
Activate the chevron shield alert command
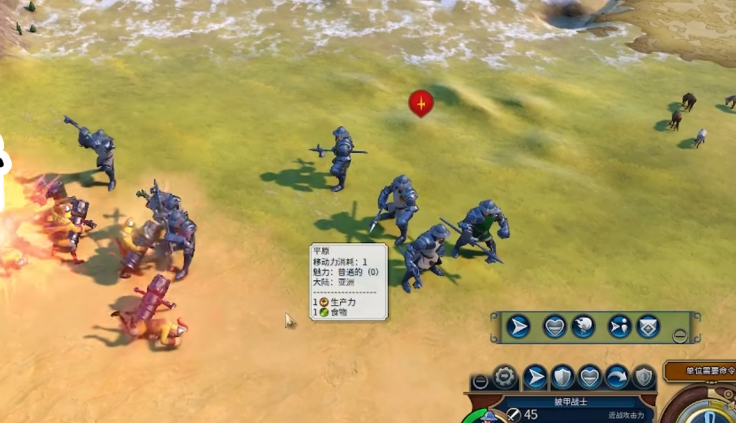point(648,326)
